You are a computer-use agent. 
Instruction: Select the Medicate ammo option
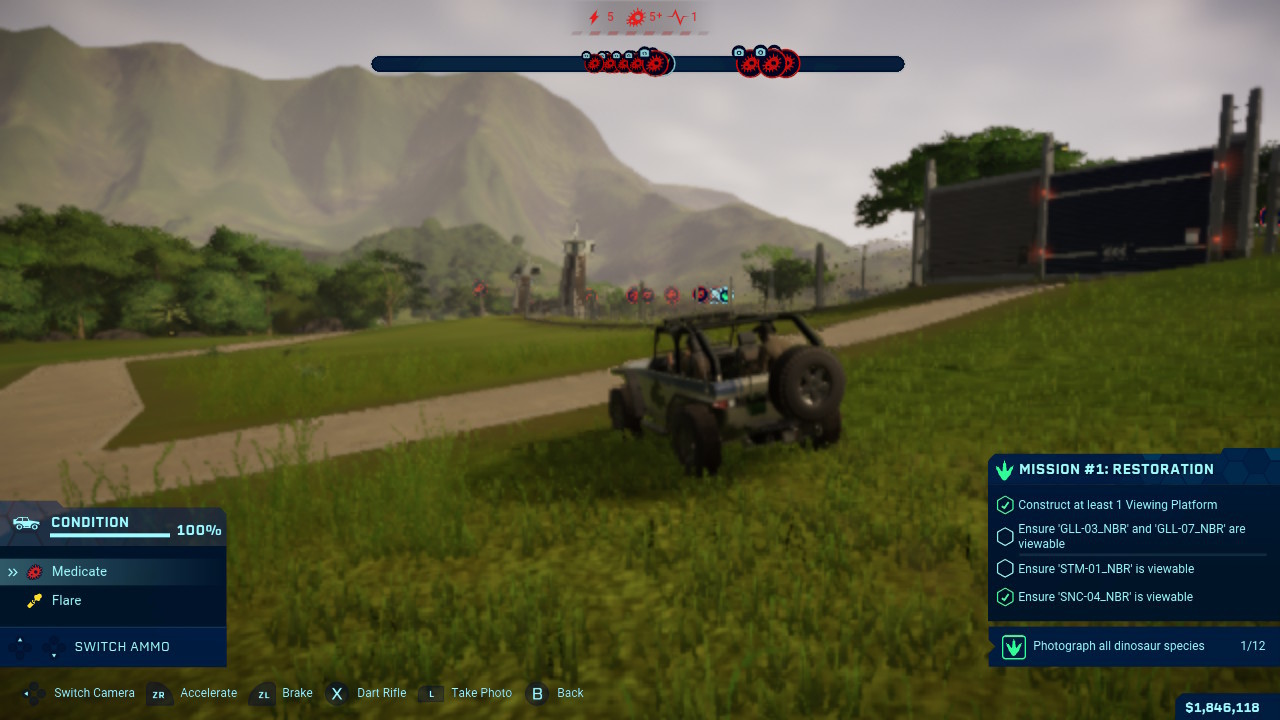point(80,572)
